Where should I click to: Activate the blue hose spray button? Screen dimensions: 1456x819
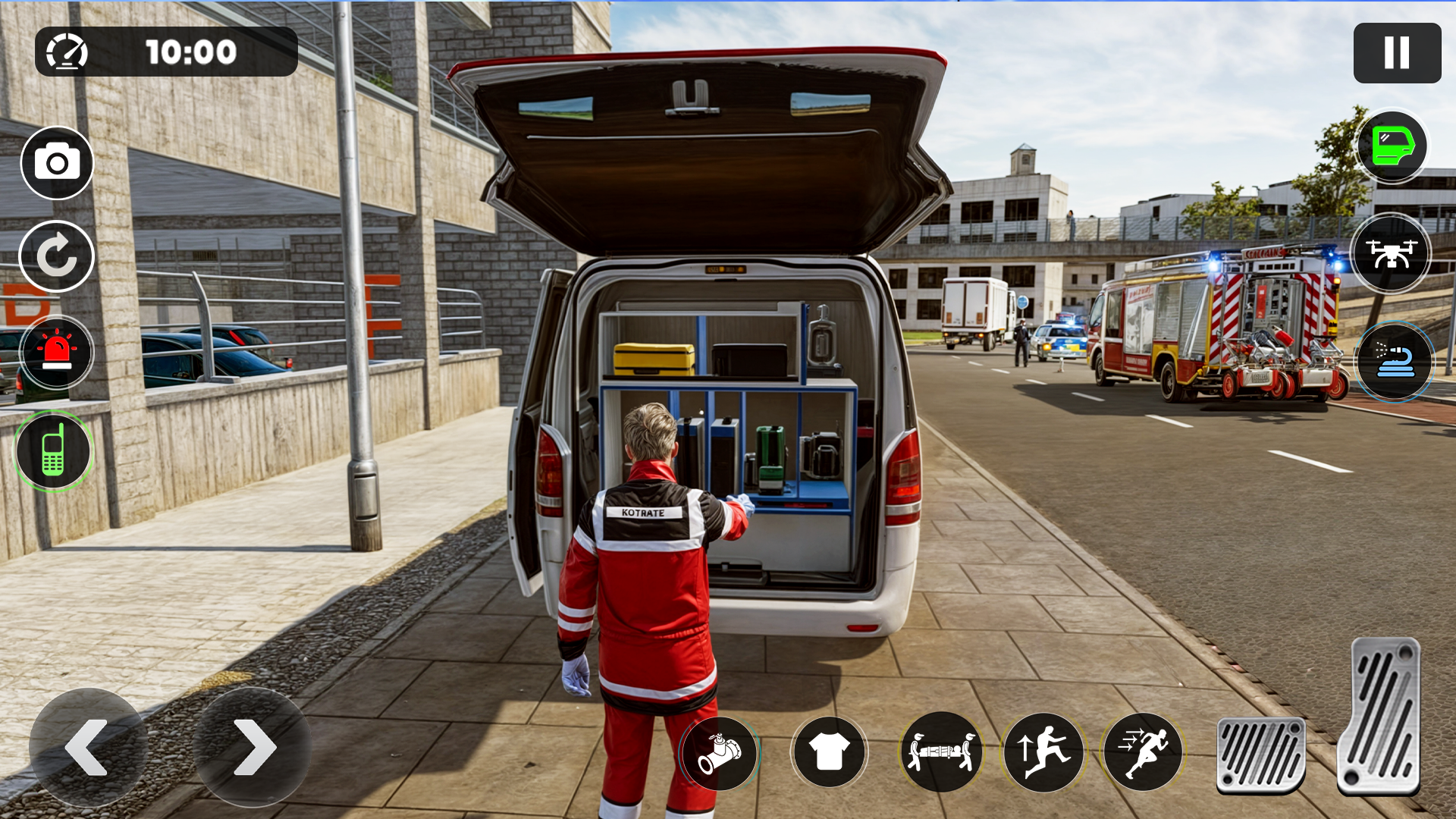coord(1394,362)
